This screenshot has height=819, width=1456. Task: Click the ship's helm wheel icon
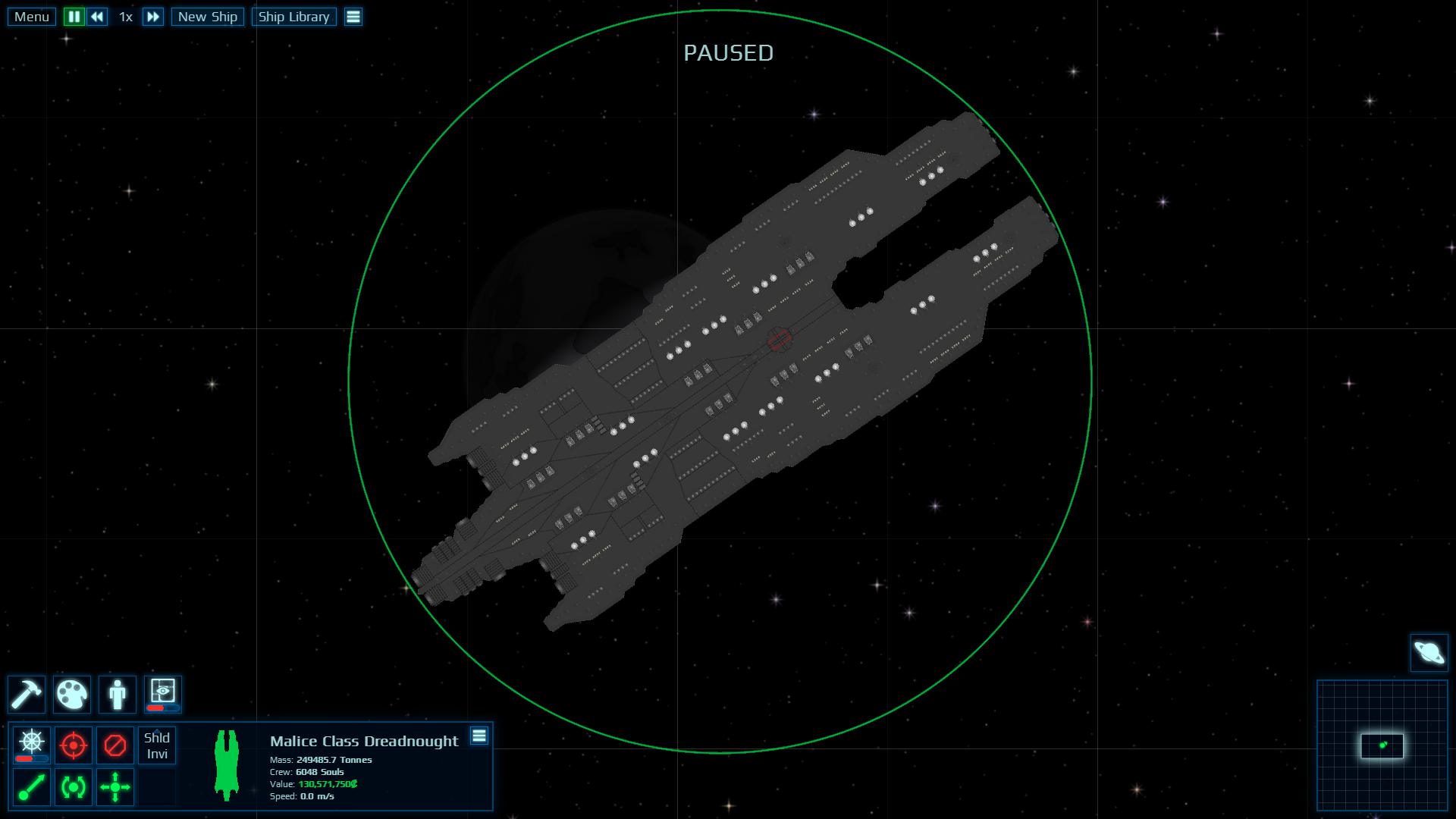tap(32, 745)
